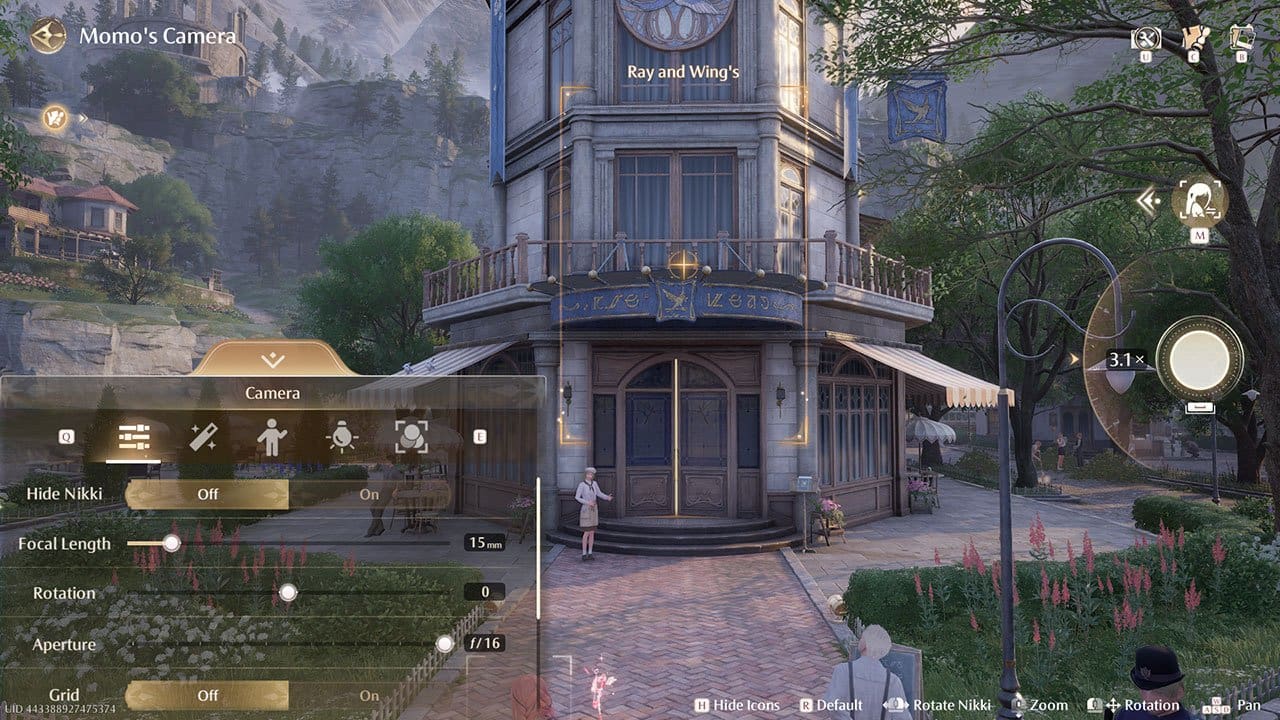
Task: Open the character pose tab
Action: point(272,437)
